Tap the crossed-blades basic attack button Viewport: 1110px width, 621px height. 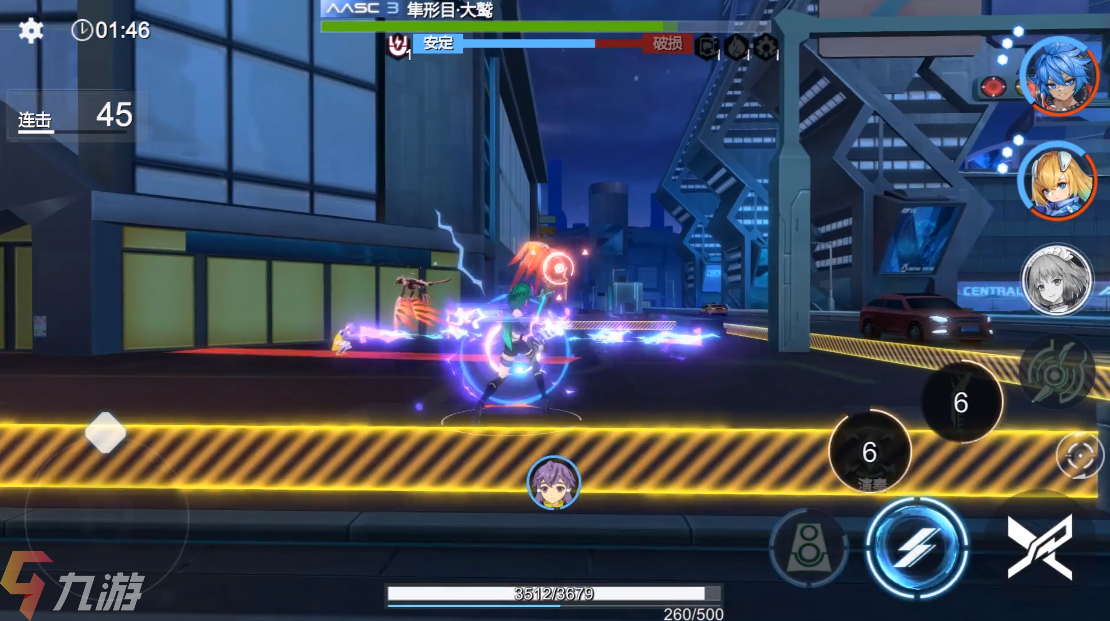tap(1040, 546)
